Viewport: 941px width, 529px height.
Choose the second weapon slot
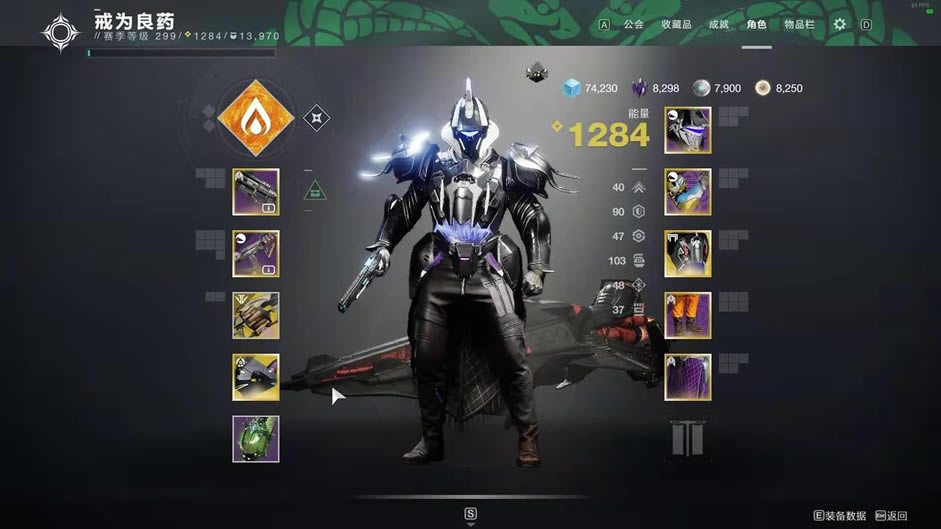(x=256, y=254)
